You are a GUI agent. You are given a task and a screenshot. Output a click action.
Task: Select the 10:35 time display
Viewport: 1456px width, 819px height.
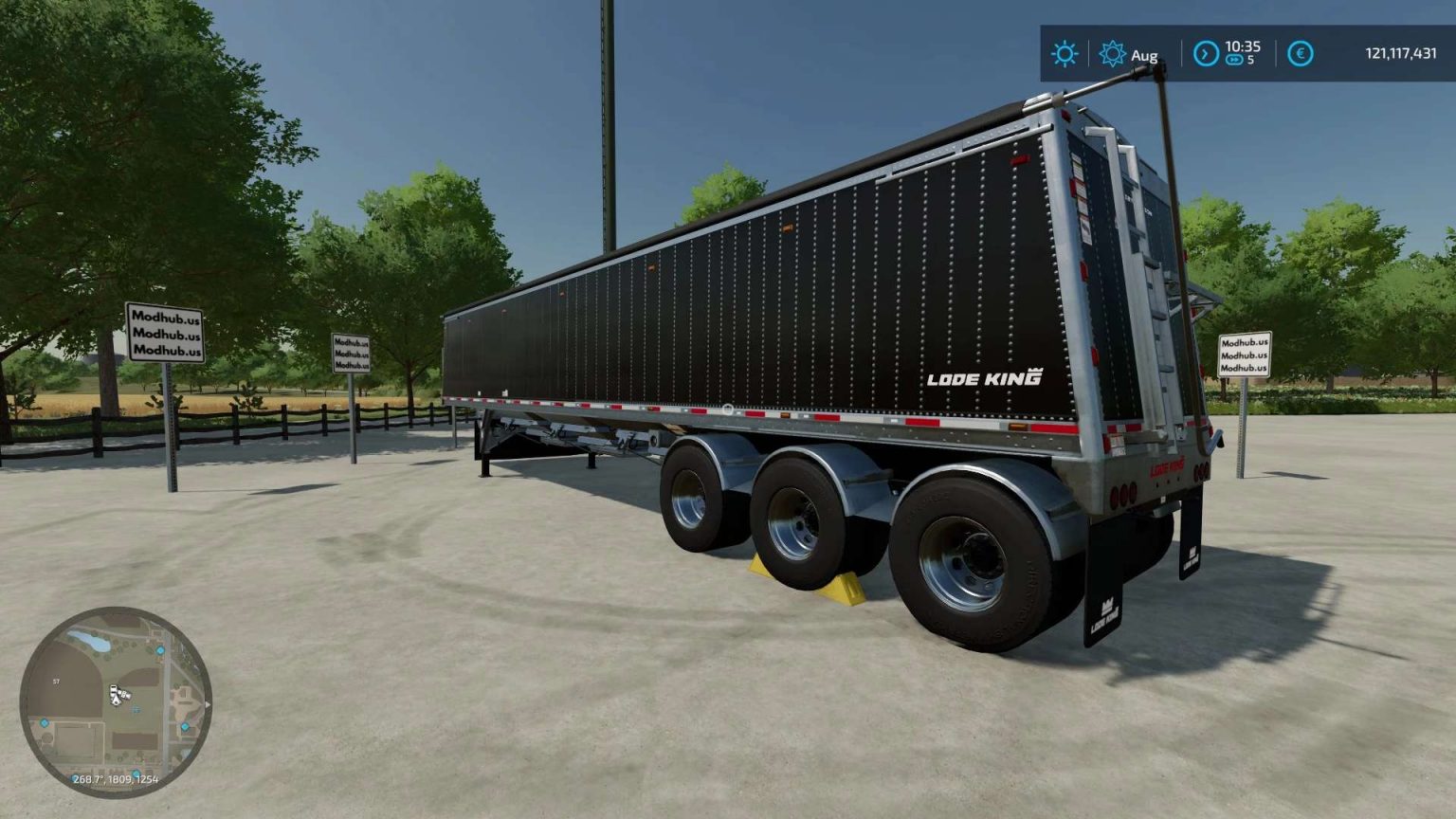[1243, 45]
